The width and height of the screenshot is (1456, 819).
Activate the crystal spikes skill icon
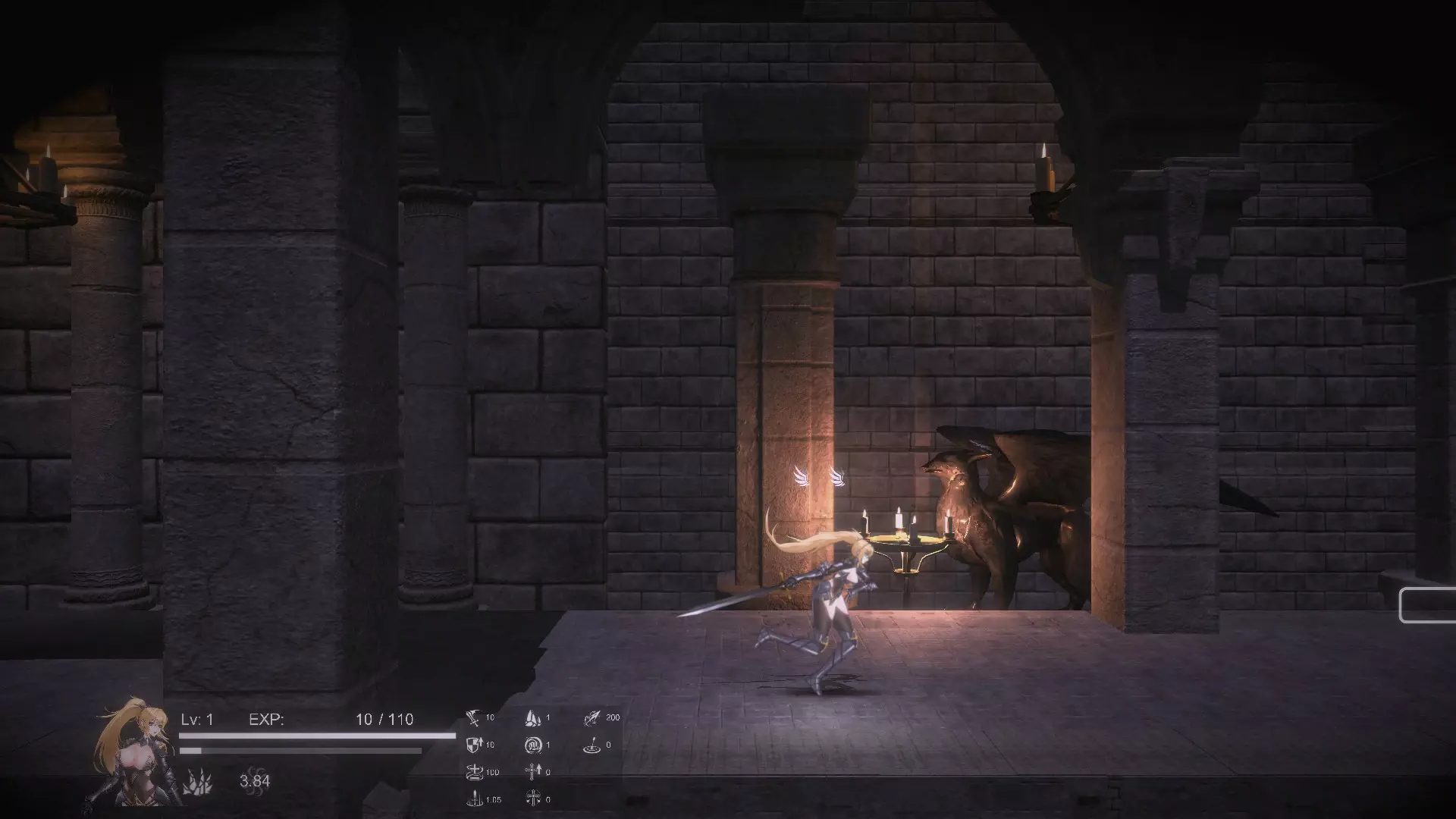click(197, 781)
